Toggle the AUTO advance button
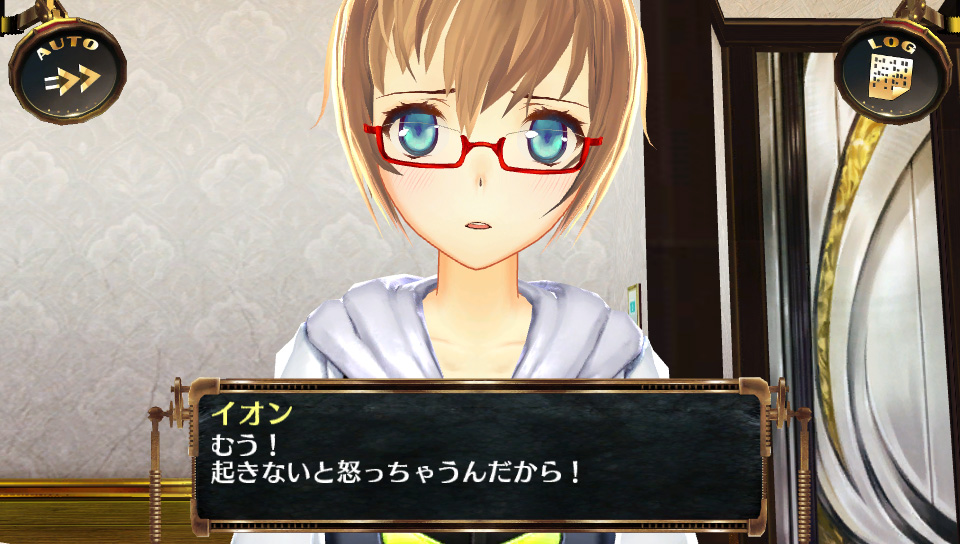 tap(68, 69)
